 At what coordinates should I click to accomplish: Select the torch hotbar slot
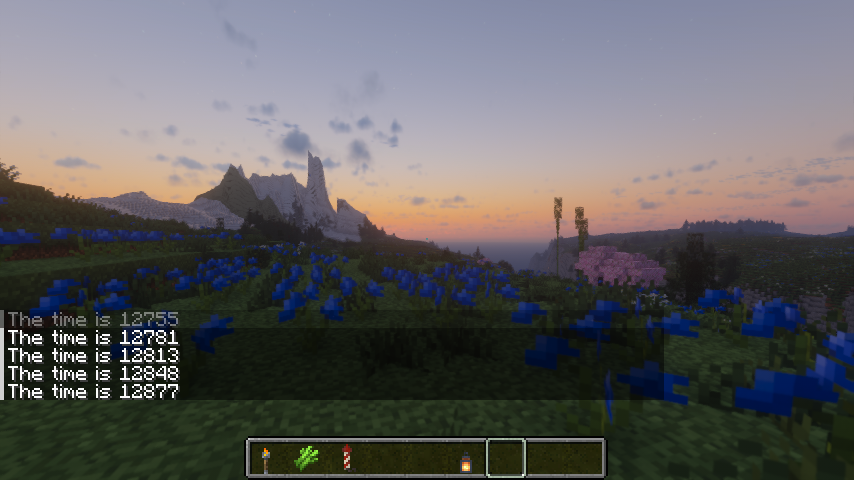pos(266,459)
